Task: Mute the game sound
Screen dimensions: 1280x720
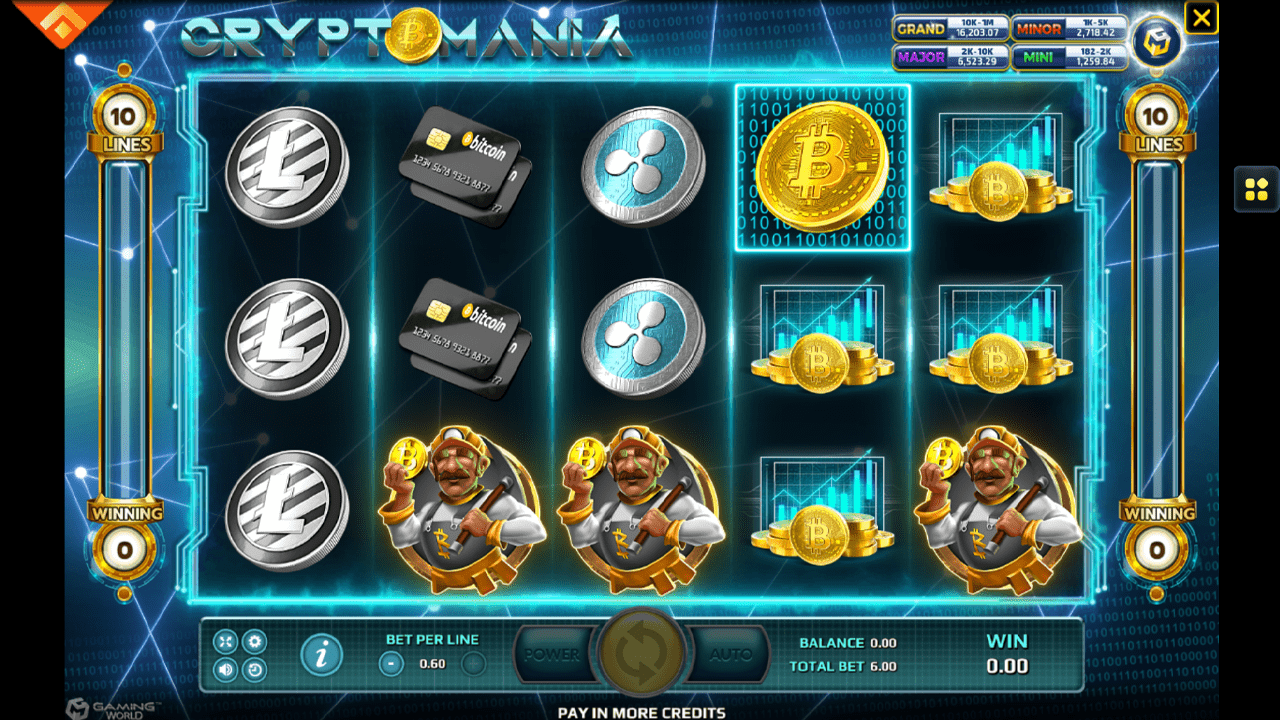Action: point(225,670)
